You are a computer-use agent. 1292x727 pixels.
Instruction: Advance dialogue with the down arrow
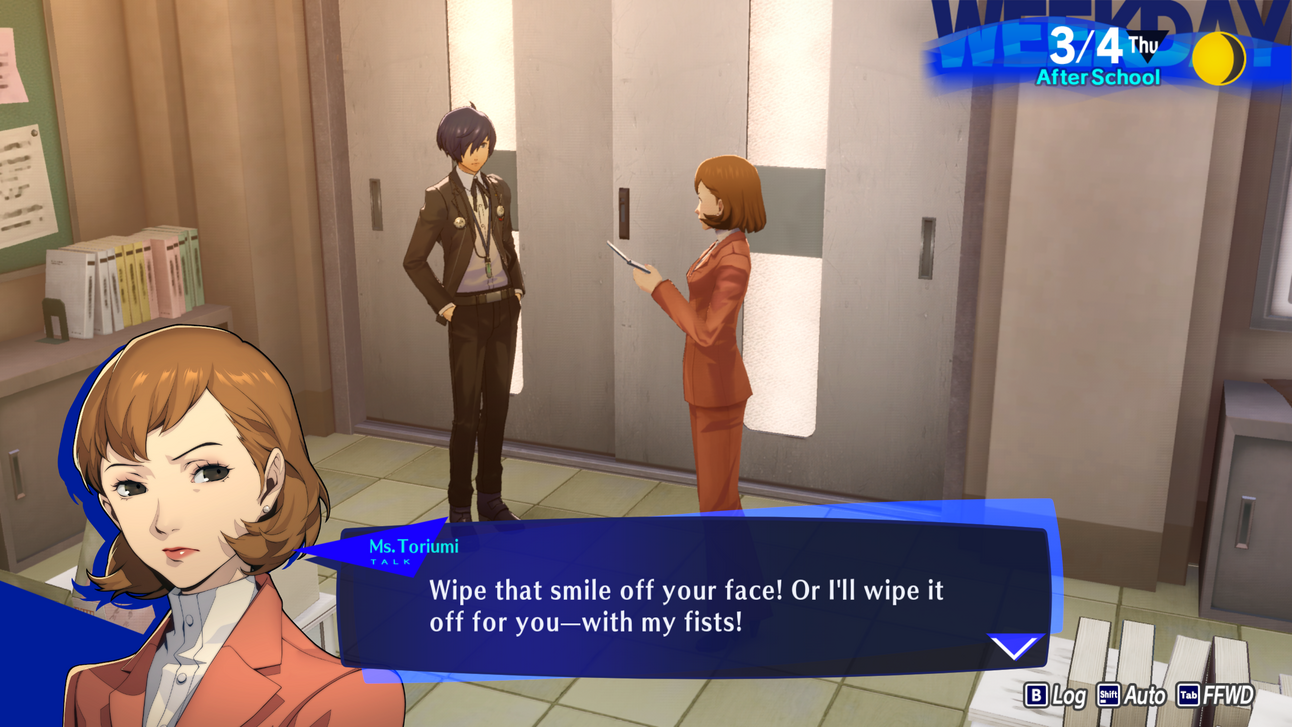pos(1015,647)
